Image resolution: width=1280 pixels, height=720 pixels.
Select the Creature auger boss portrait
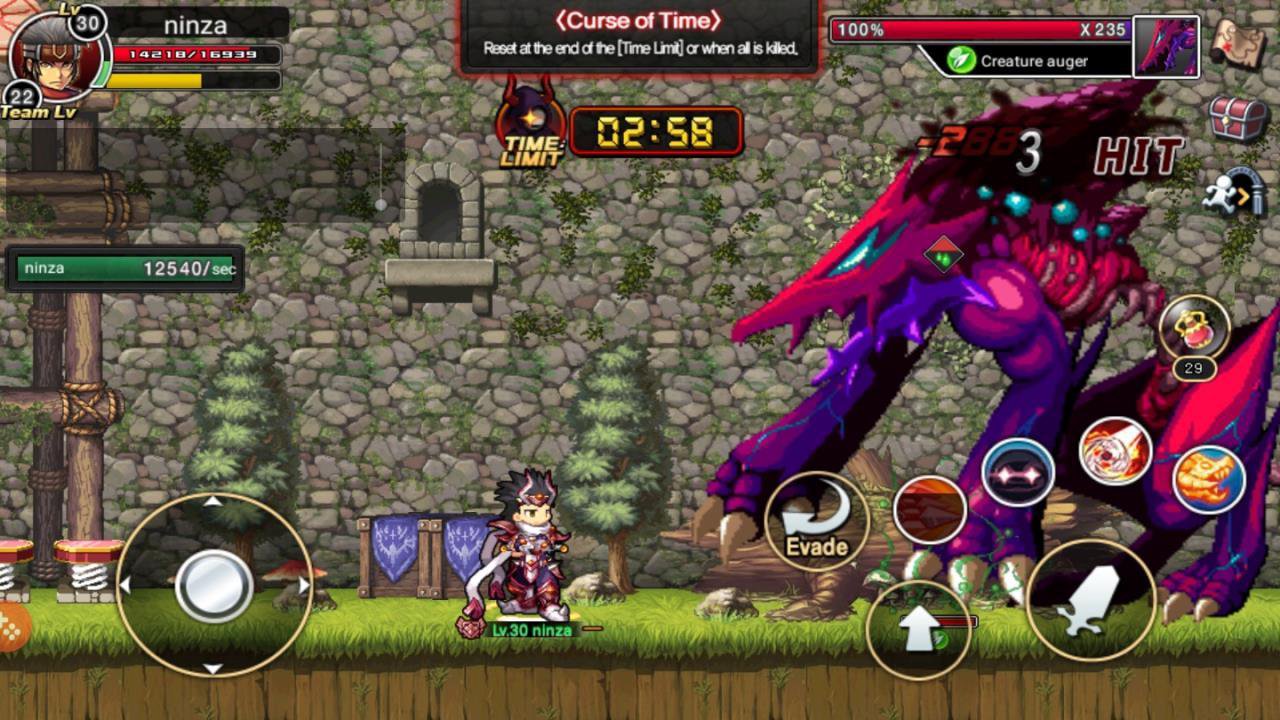click(x=1166, y=46)
